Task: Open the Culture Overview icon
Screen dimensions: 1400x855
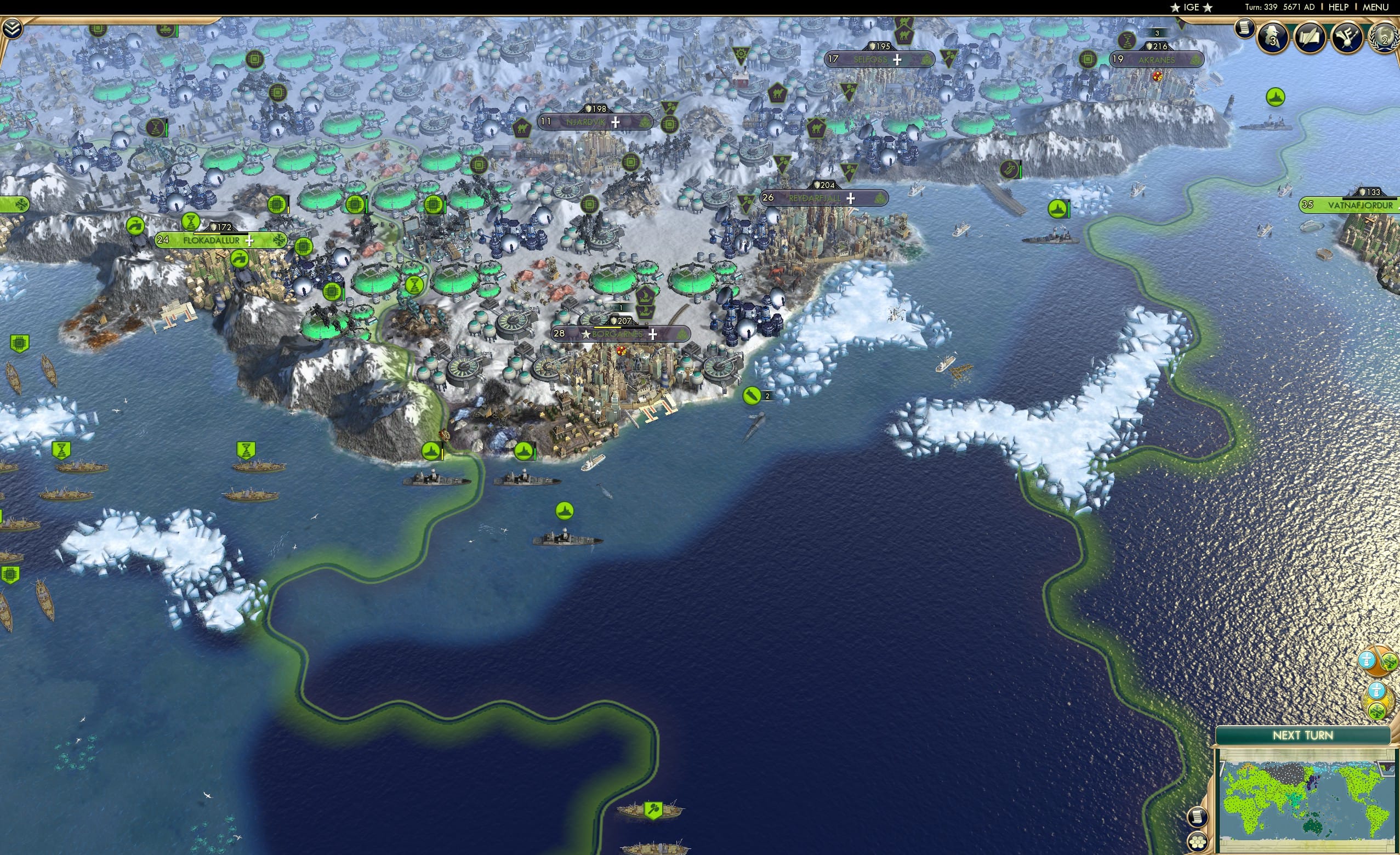Action: (x=1346, y=38)
